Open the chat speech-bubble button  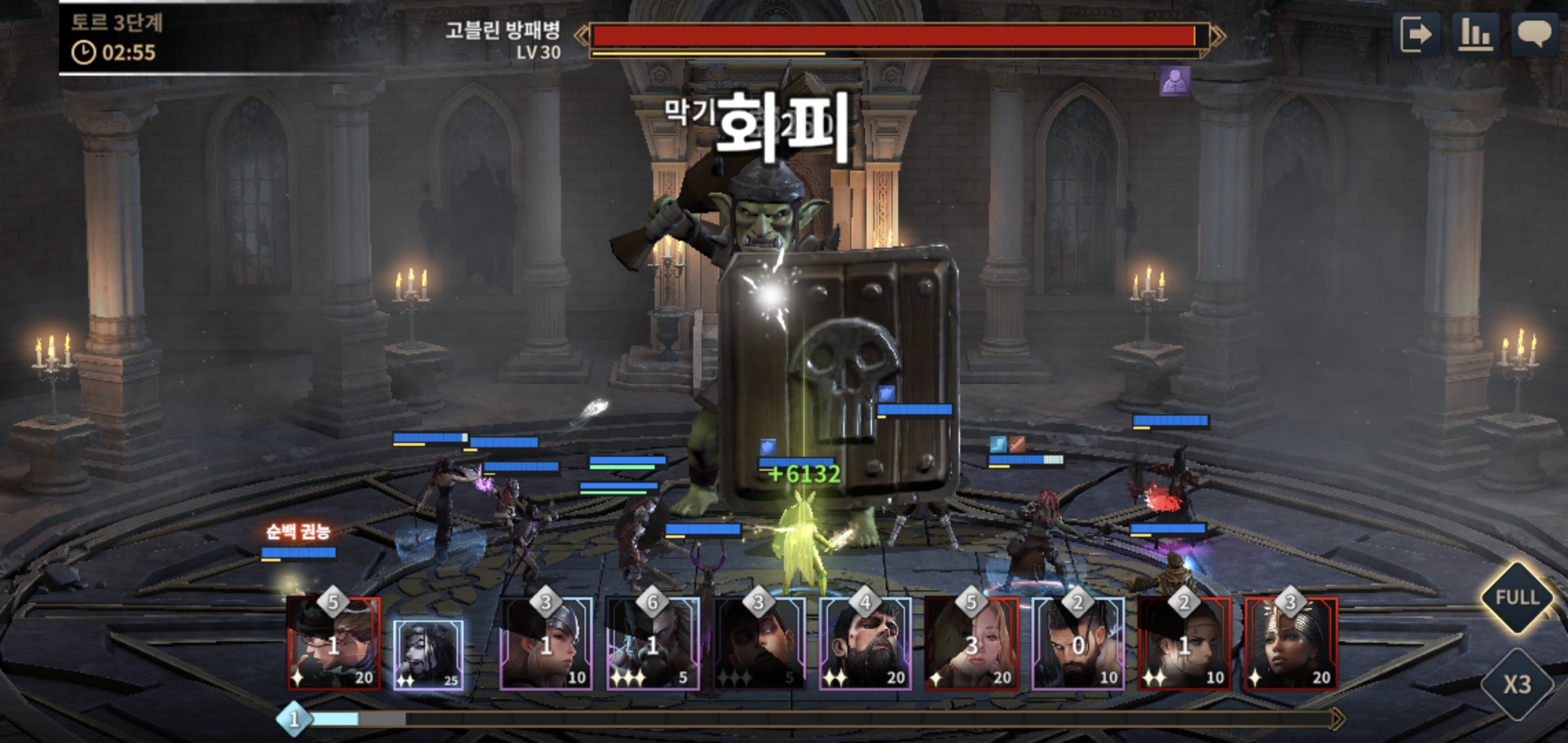(x=1534, y=34)
